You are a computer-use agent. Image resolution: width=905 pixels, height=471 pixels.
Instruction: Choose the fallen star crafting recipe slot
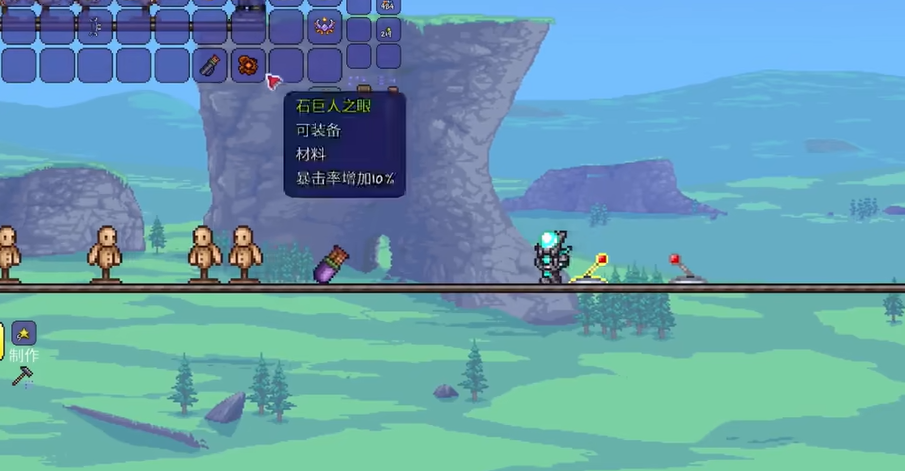pos(24,333)
